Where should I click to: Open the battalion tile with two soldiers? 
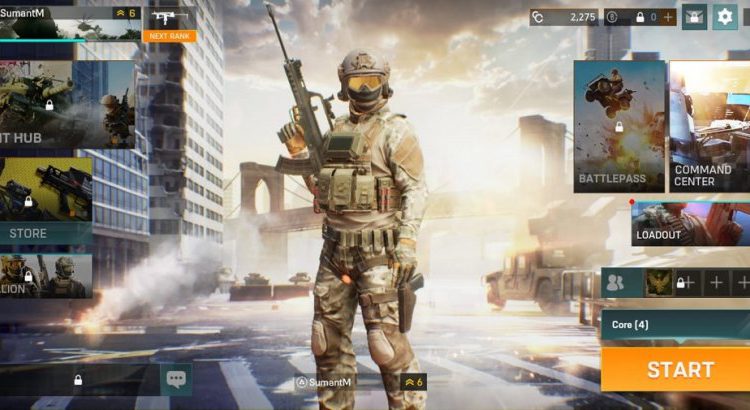pos(46,275)
